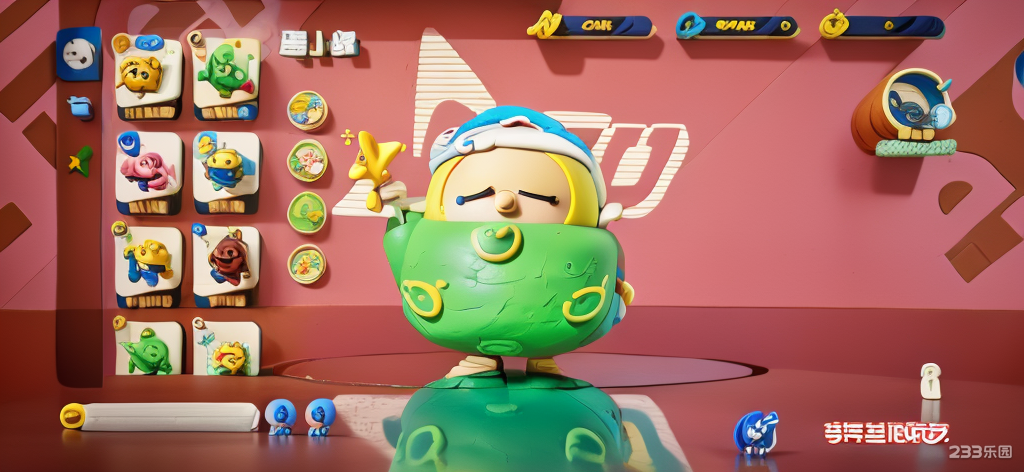
Task: Select the top round yellow-blue badge
Action: (x=307, y=110)
